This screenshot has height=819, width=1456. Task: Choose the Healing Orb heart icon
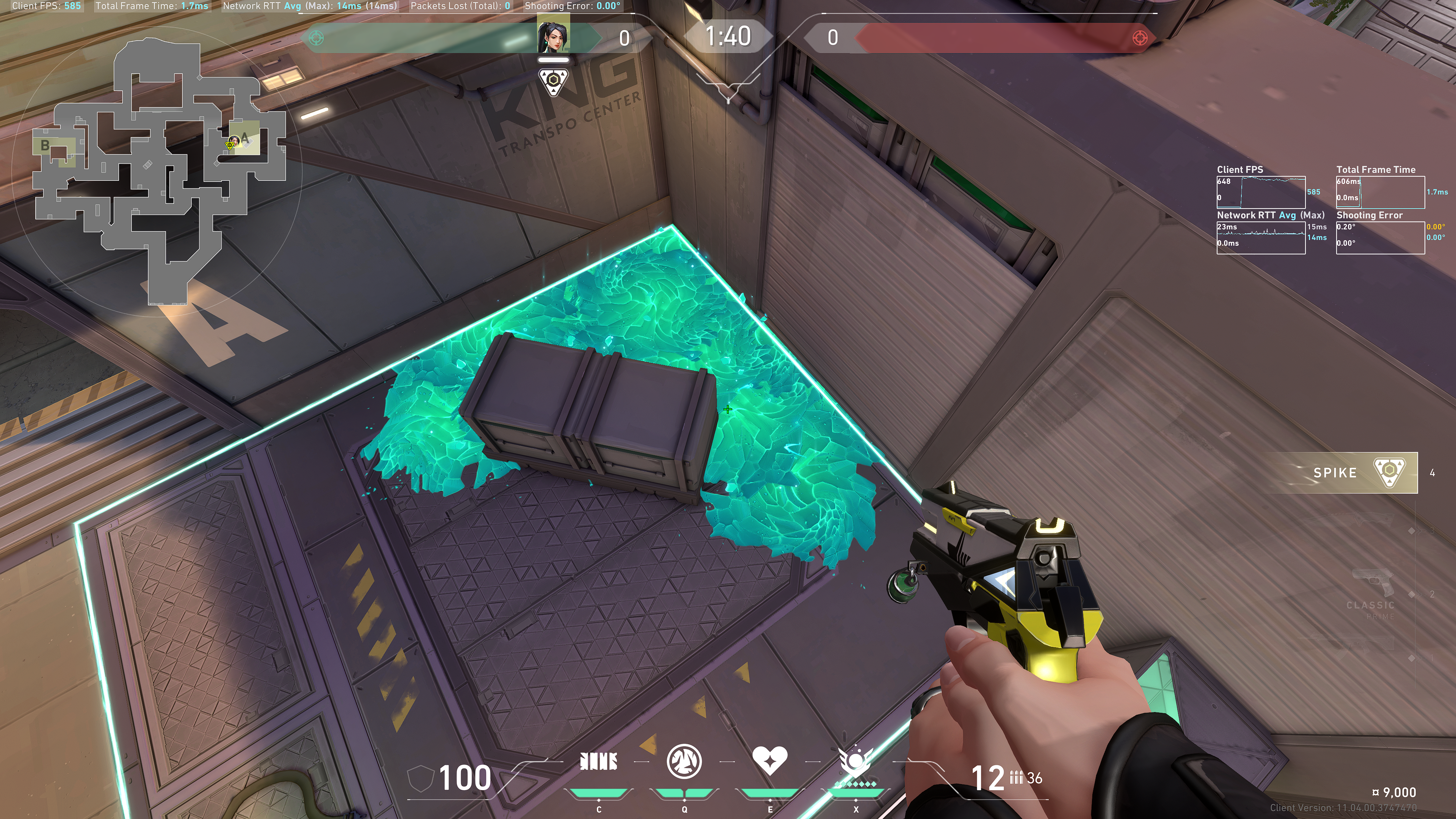click(x=769, y=760)
